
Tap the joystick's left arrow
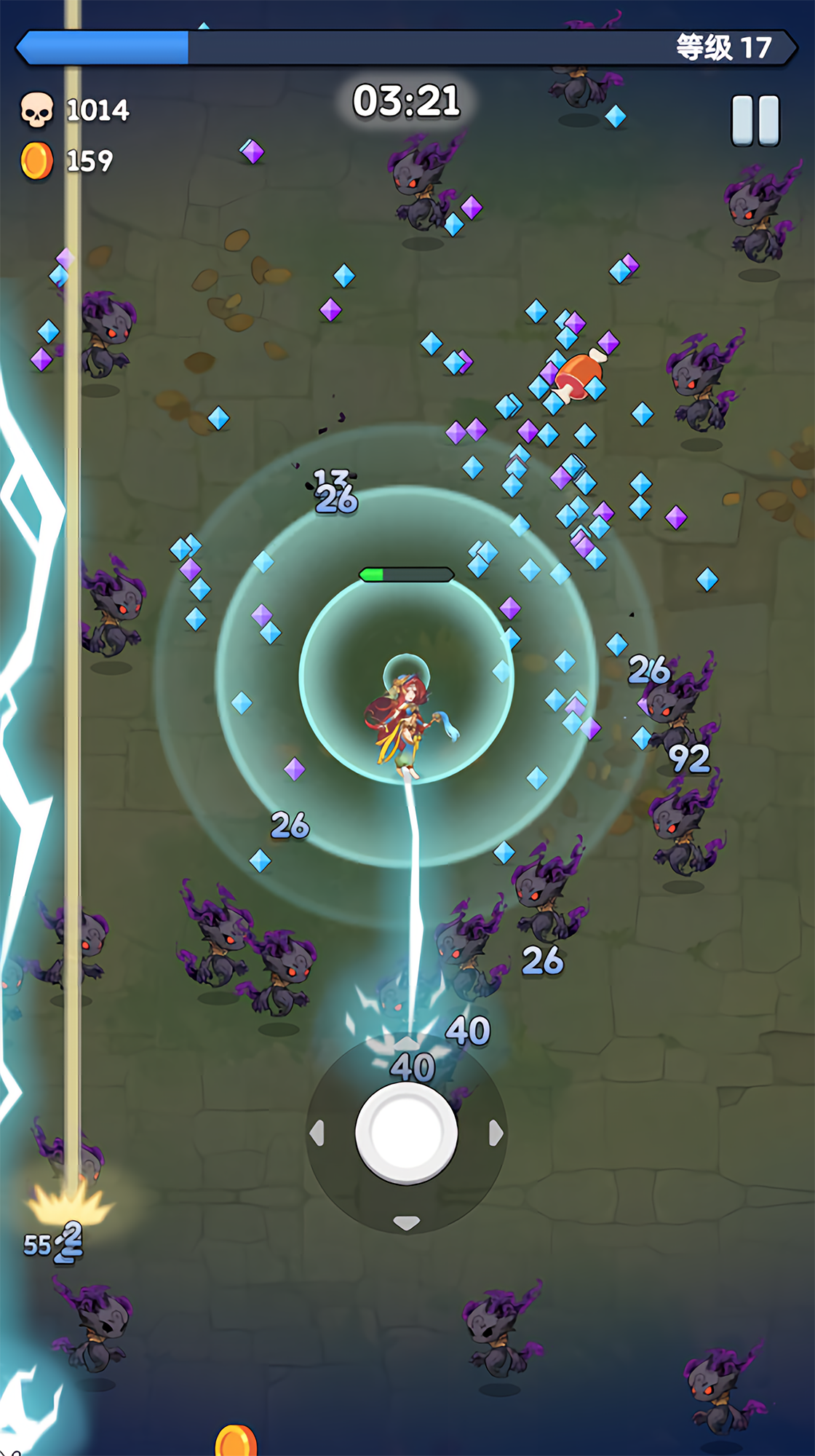[317, 1133]
